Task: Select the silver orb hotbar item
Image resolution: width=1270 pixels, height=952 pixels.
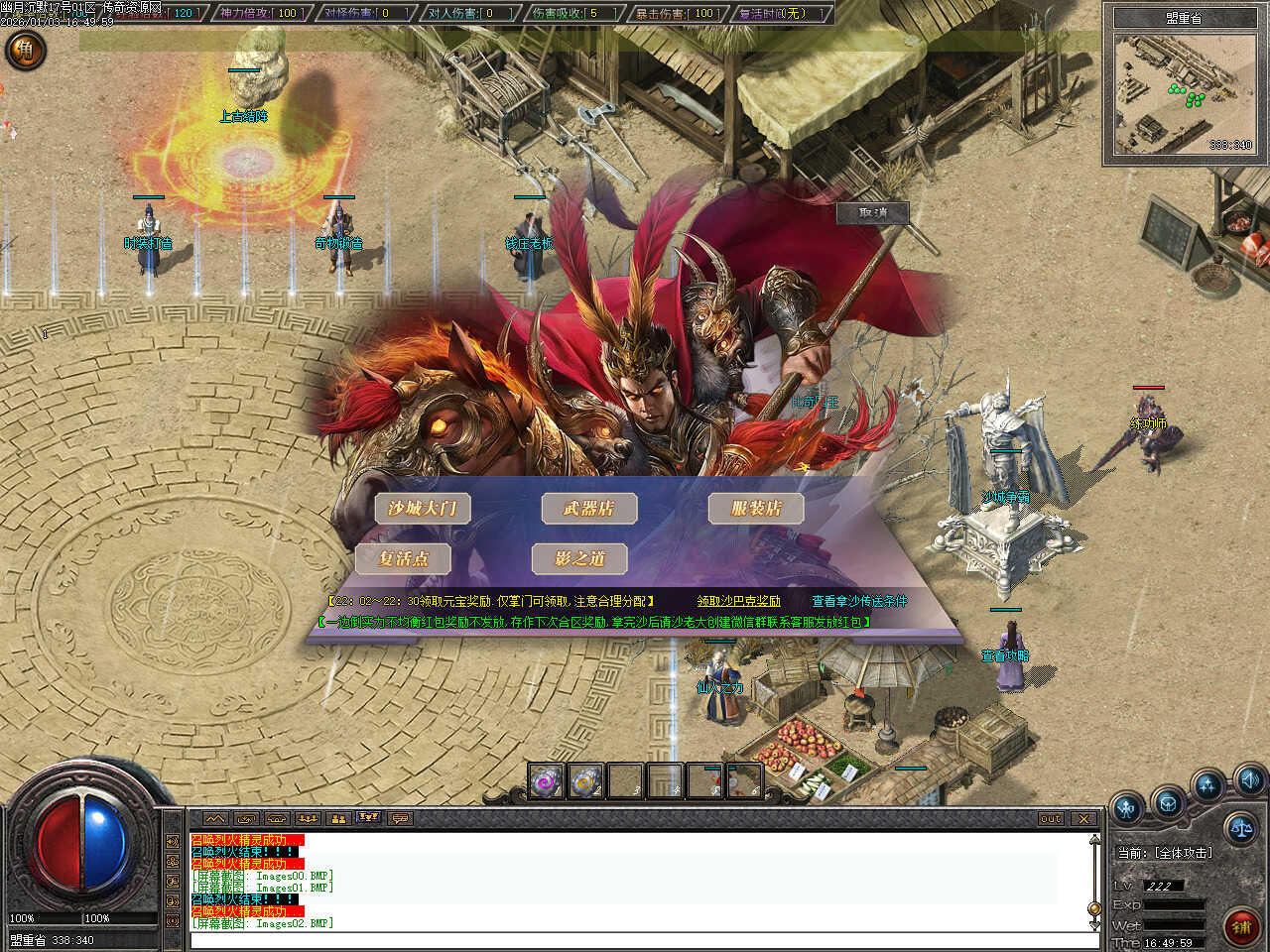Action: tap(586, 781)
